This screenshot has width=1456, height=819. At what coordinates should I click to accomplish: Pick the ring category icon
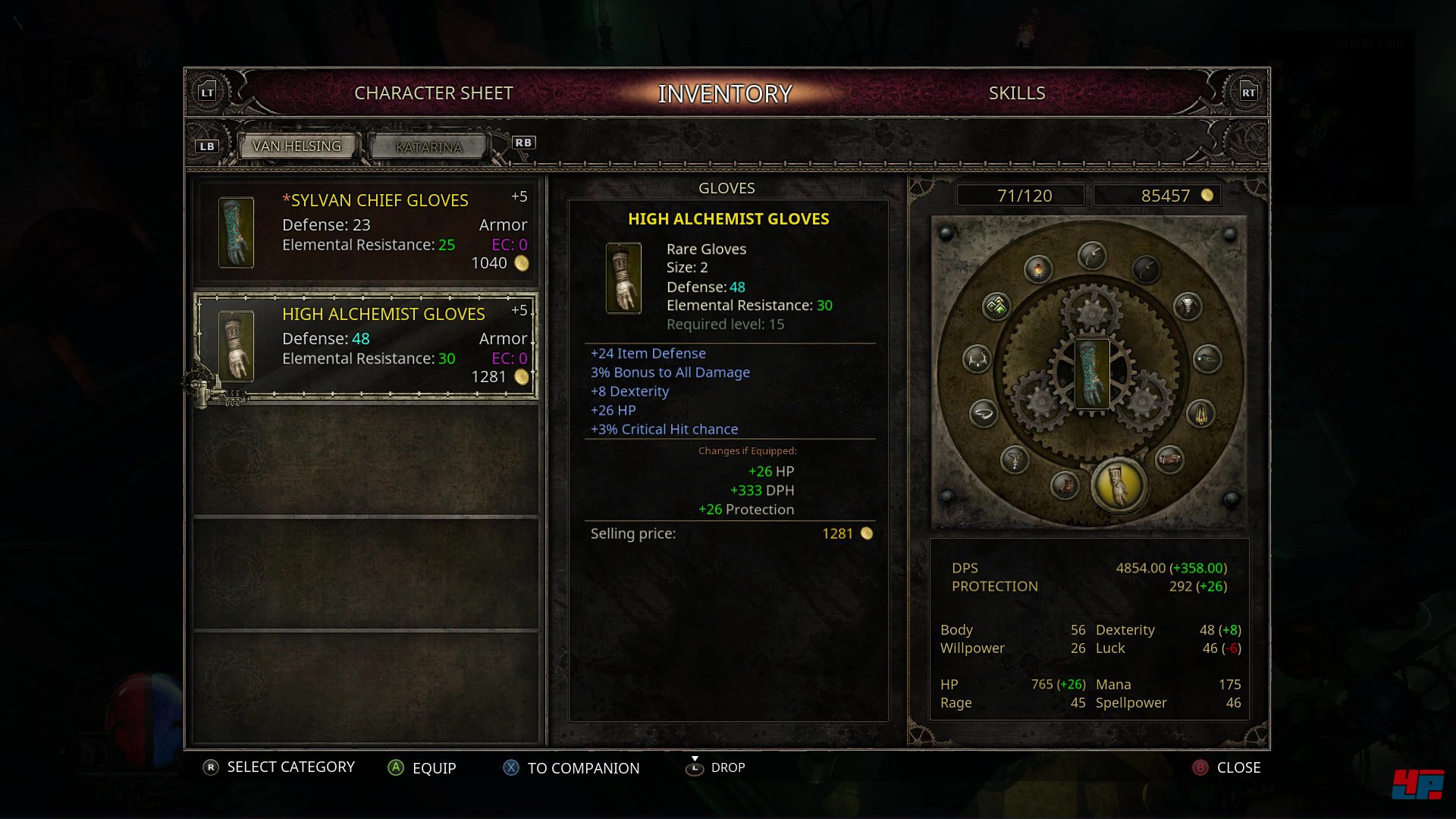(x=984, y=413)
